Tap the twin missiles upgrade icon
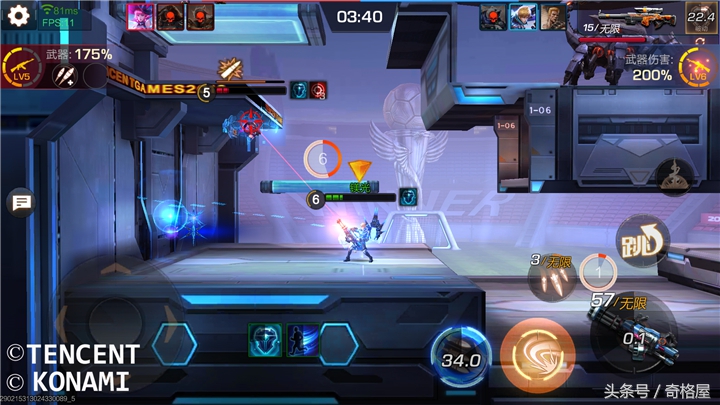The image size is (720, 405). pos(66,76)
